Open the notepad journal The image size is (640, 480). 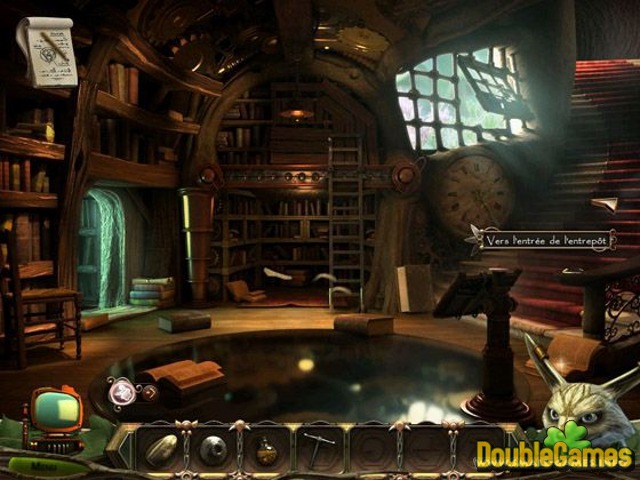[x=47, y=50]
